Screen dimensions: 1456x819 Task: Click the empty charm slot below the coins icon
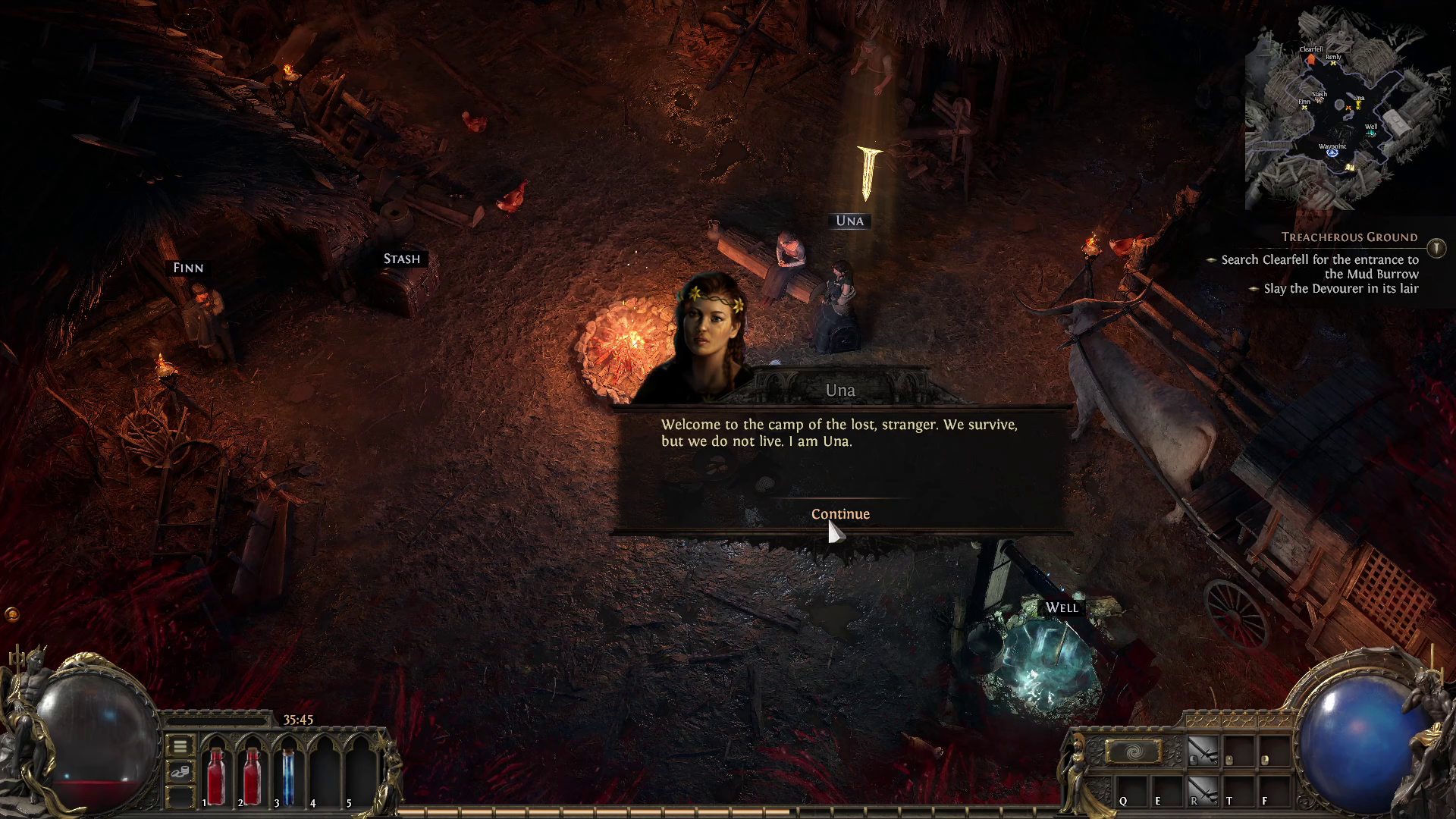[x=179, y=795]
